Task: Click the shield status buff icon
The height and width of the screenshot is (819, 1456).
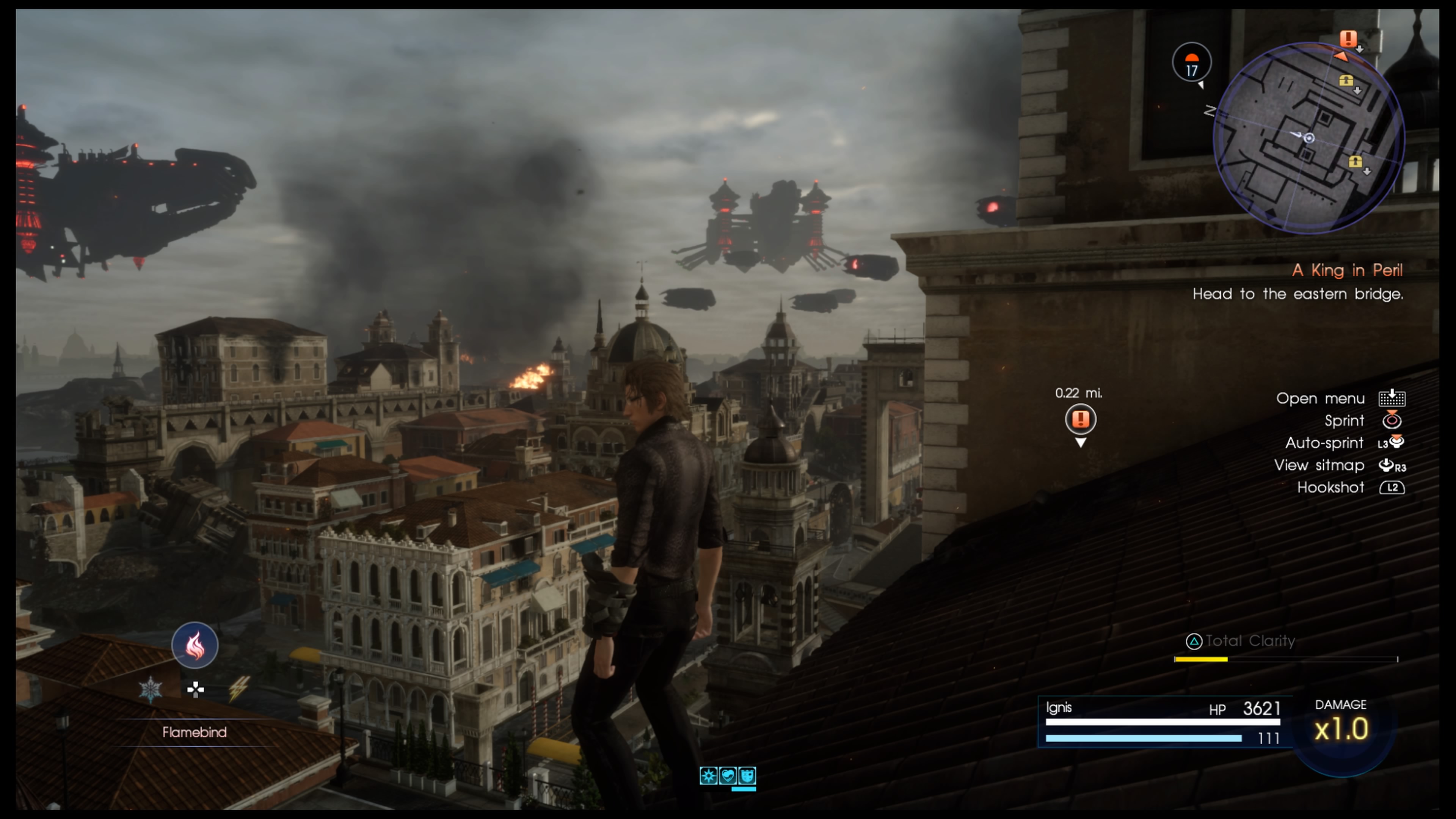Action: point(747,775)
